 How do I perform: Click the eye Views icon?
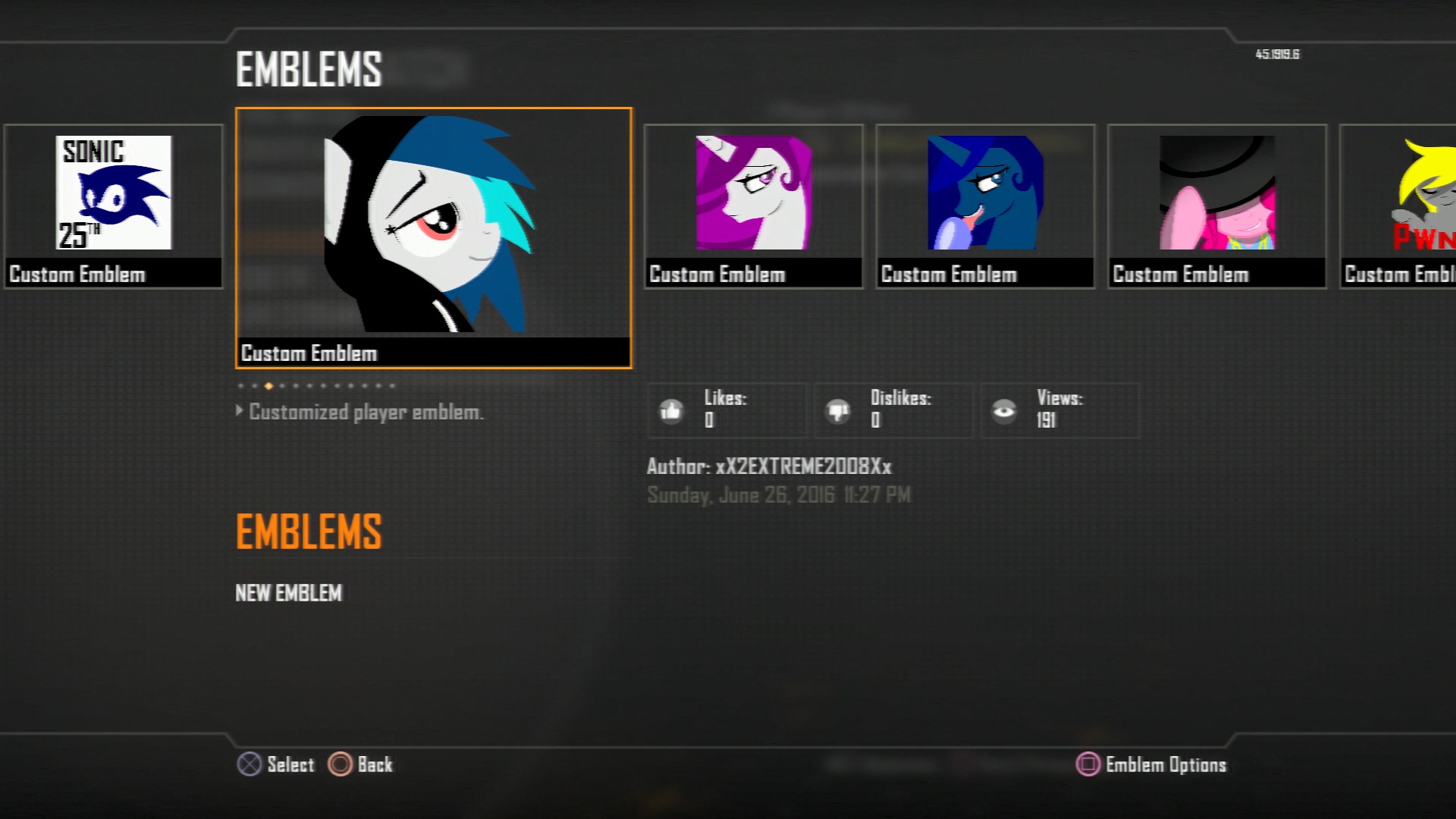(1006, 409)
